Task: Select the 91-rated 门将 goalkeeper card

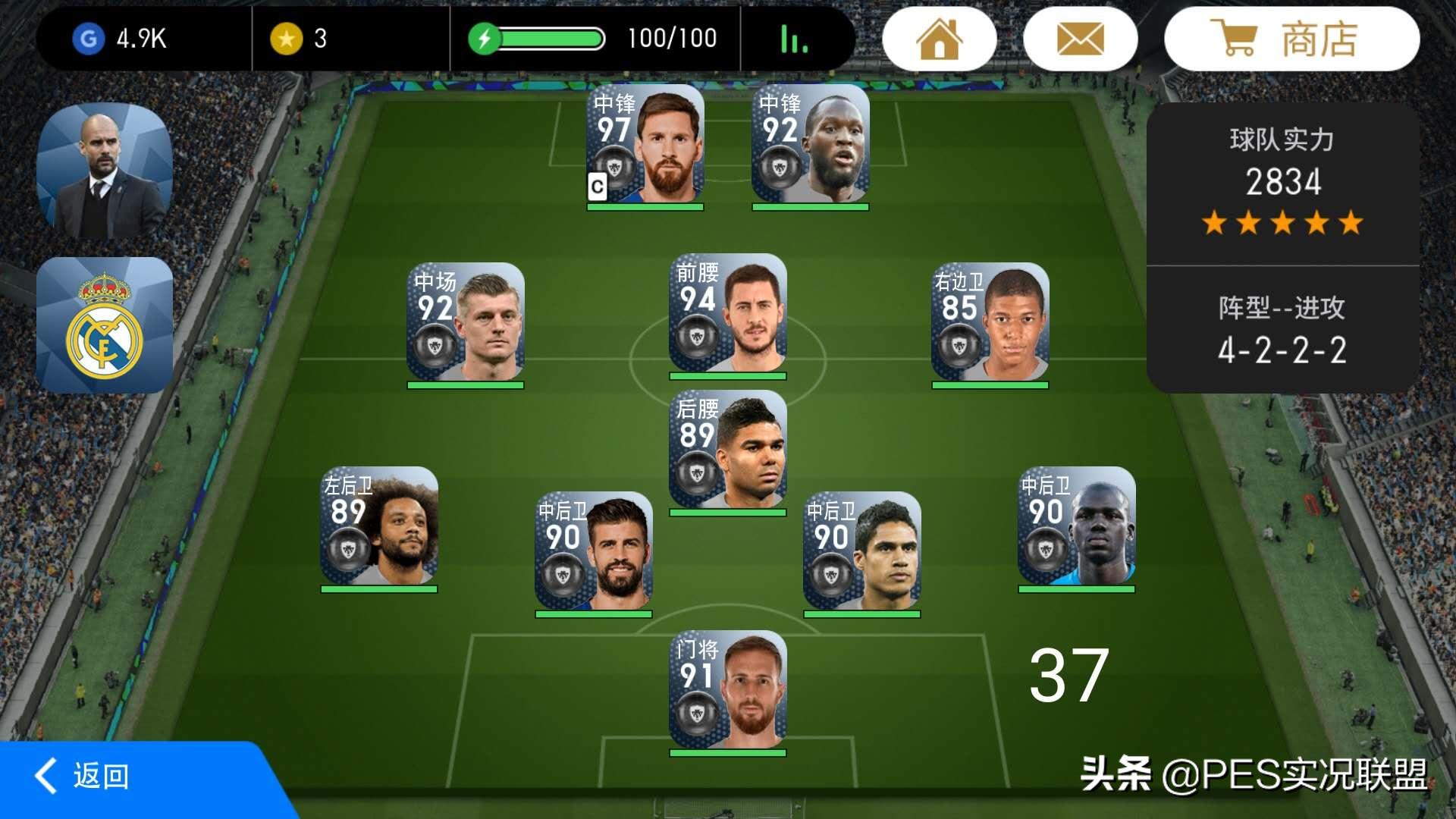Action: pyautogui.click(x=727, y=691)
